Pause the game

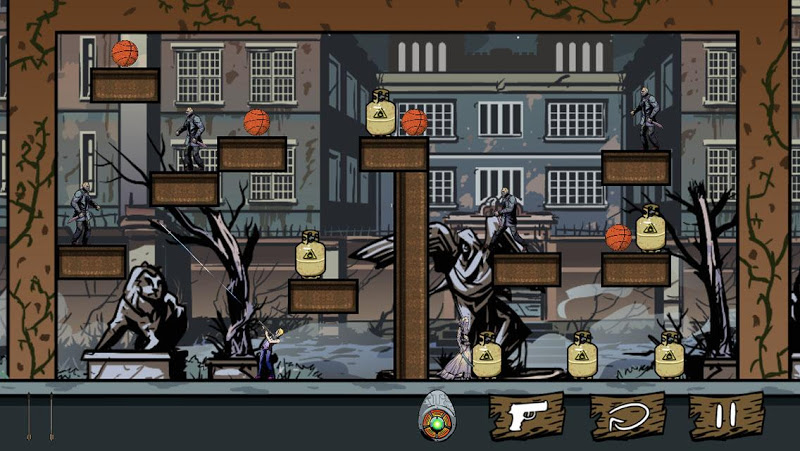pyautogui.click(x=726, y=416)
